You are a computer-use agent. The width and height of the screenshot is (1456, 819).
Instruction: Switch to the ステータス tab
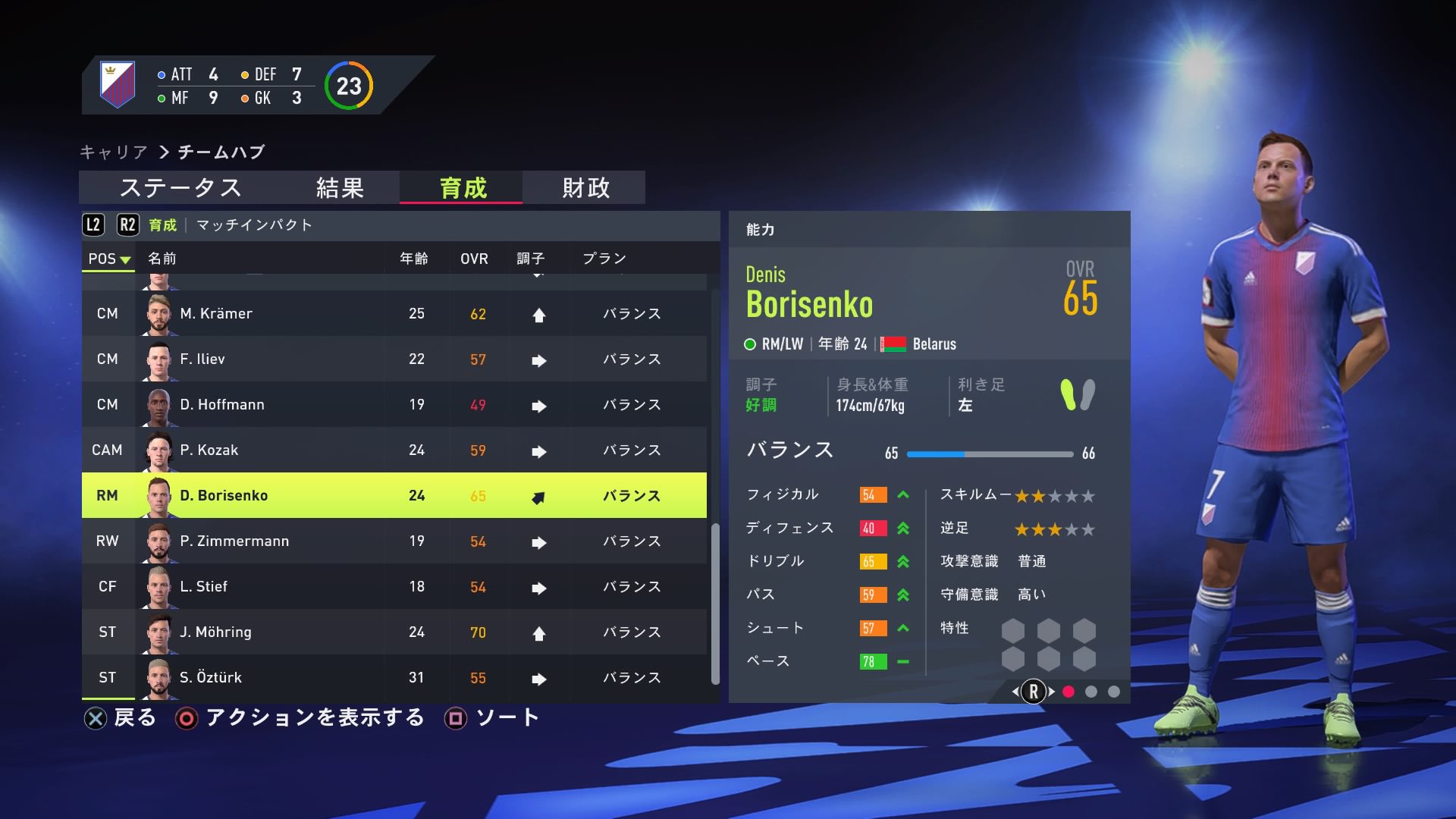pos(180,189)
